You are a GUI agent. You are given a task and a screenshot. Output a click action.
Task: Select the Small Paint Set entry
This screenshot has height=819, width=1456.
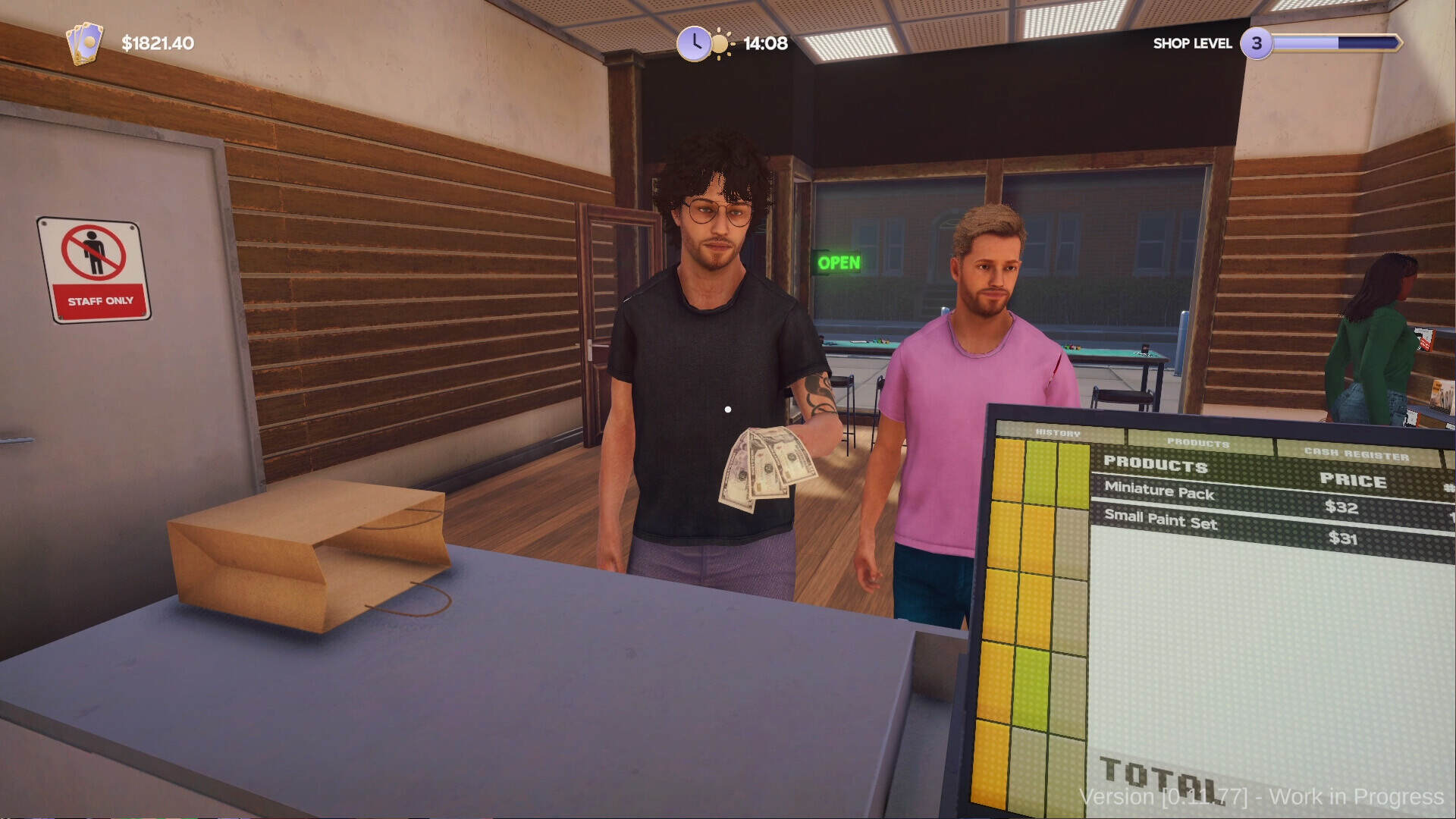click(x=1160, y=522)
